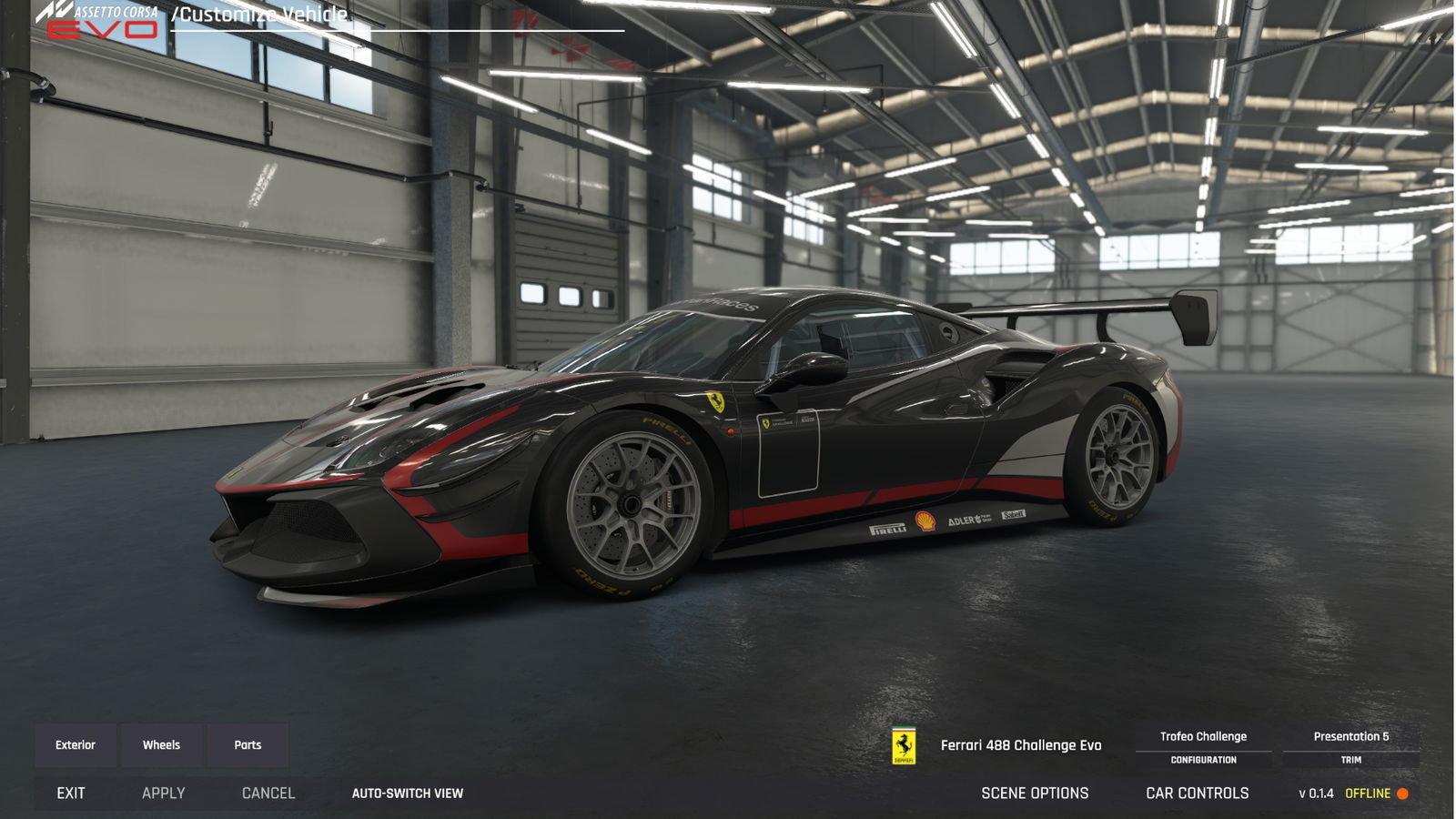Click the Ferrari badge logo
Screen dimensions: 1456x819
click(x=904, y=746)
